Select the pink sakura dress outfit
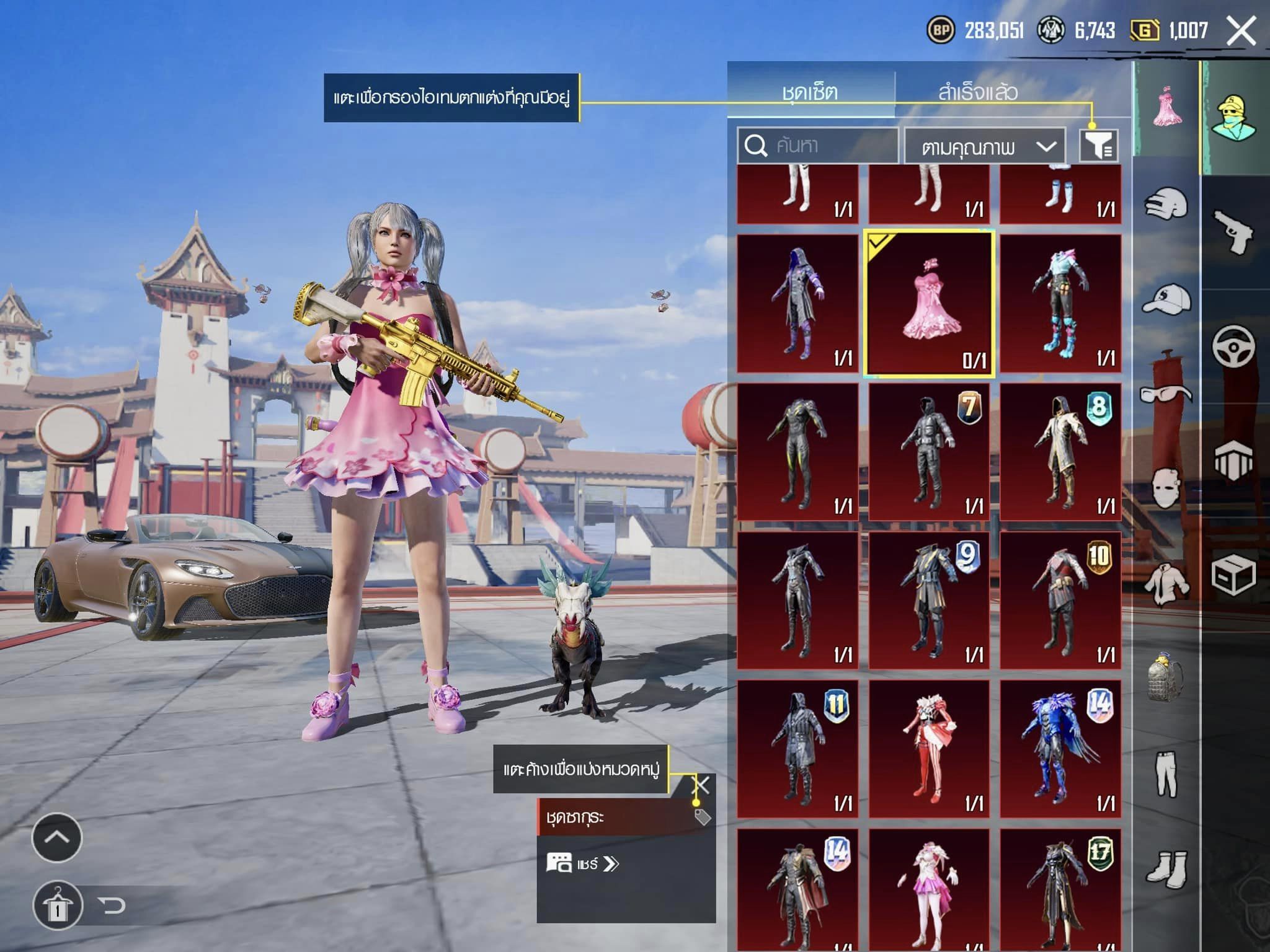The height and width of the screenshot is (952, 1270). (x=929, y=304)
